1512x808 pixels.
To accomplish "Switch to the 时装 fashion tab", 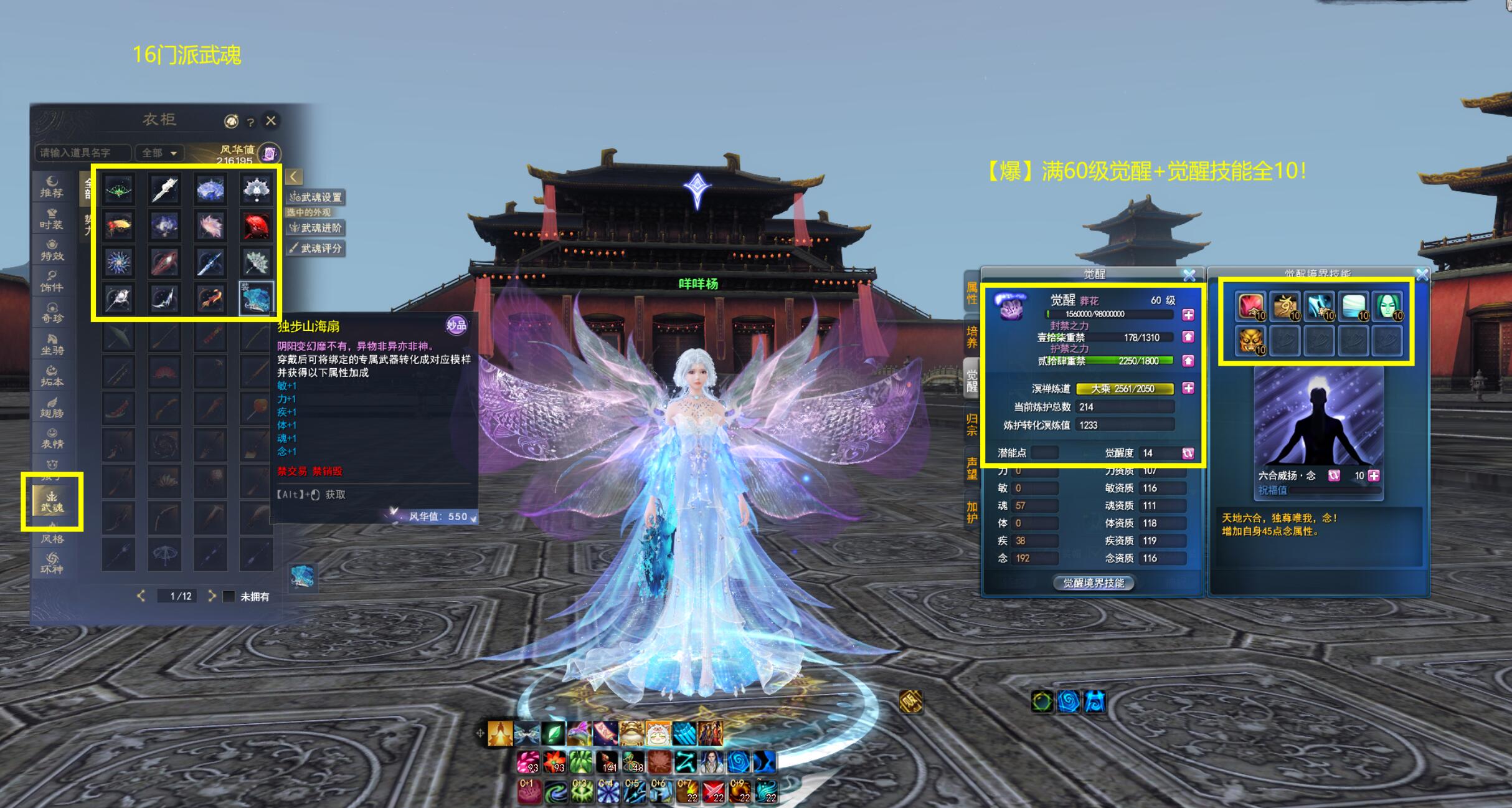I will coord(52,219).
